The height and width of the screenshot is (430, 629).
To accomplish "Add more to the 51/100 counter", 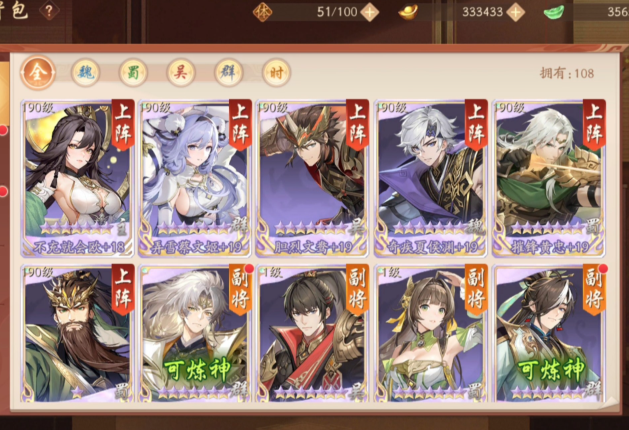I will coord(369,12).
